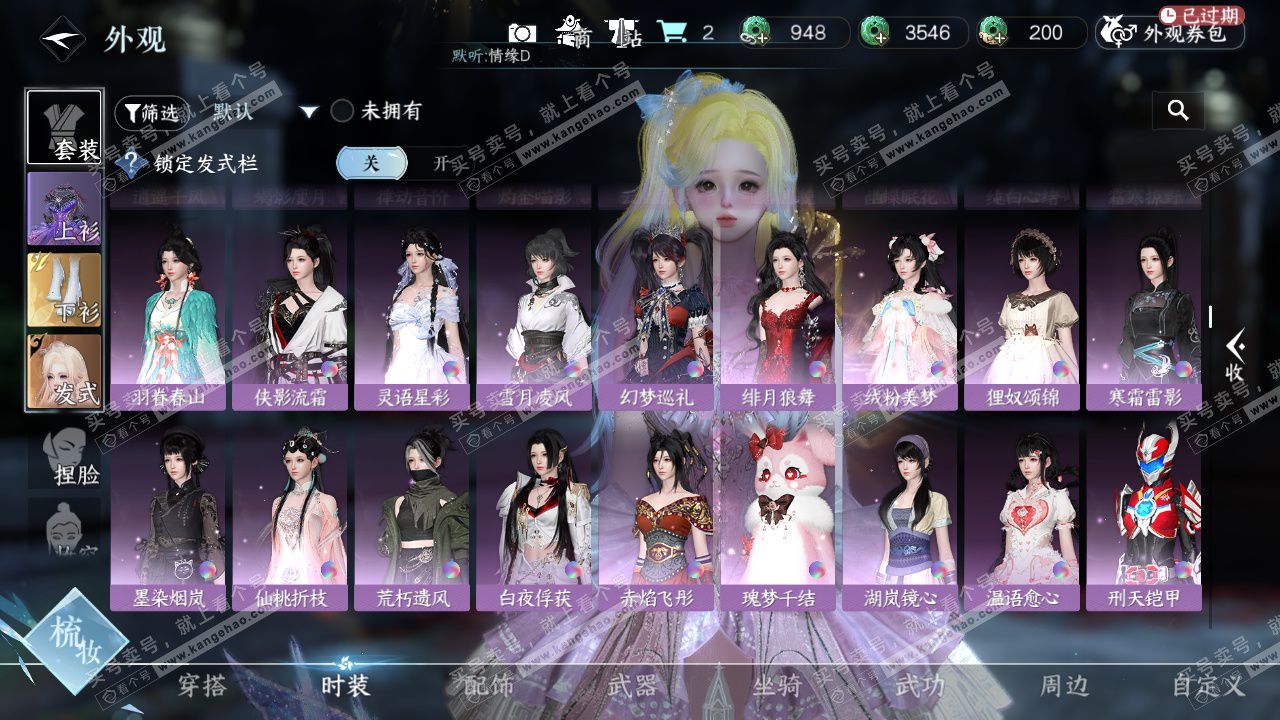The width and height of the screenshot is (1280, 720).
Task: Select the 套装 category tab
Action: [64, 127]
